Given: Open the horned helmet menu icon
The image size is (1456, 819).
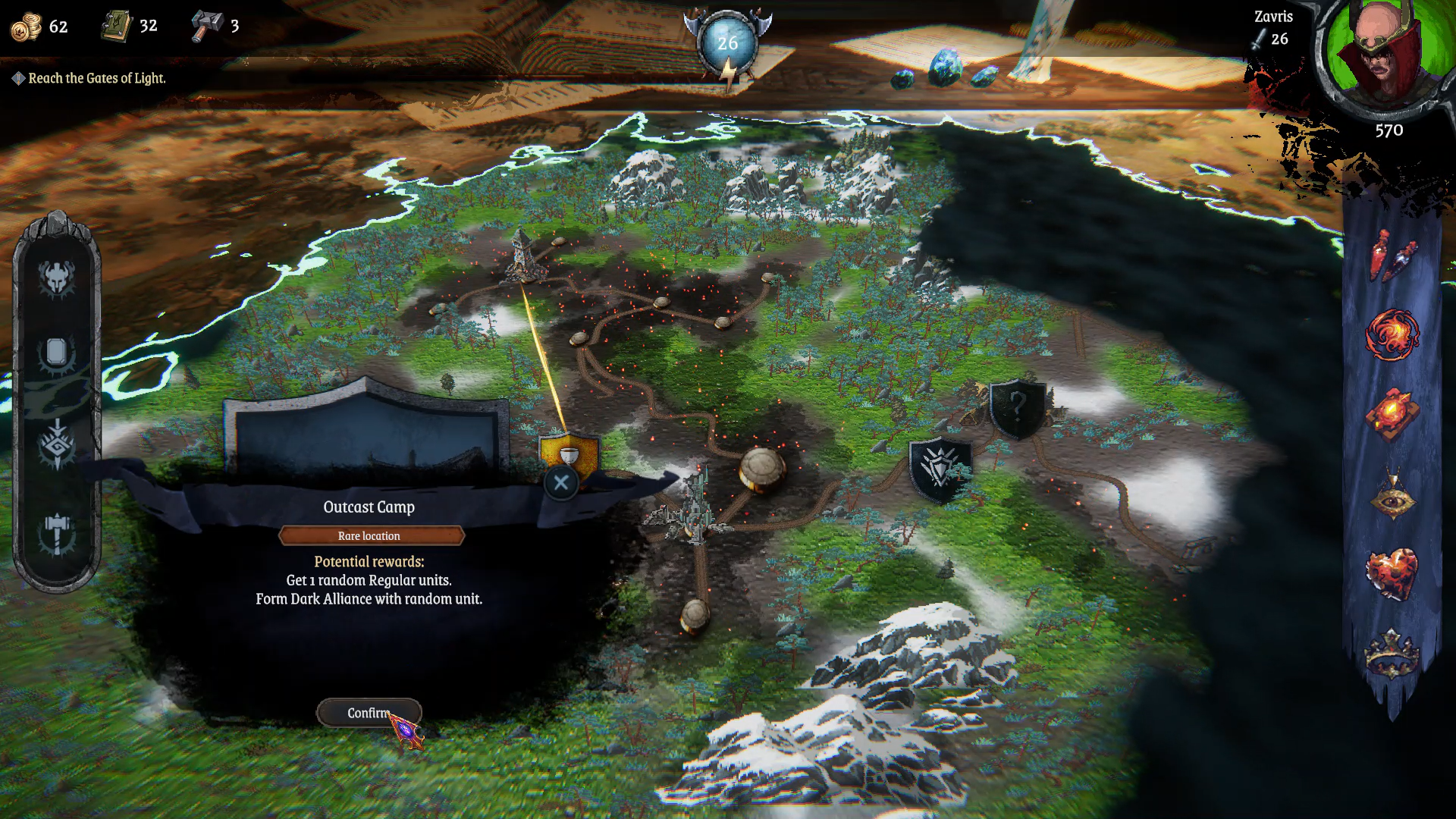Looking at the screenshot, I should click(57, 278).
